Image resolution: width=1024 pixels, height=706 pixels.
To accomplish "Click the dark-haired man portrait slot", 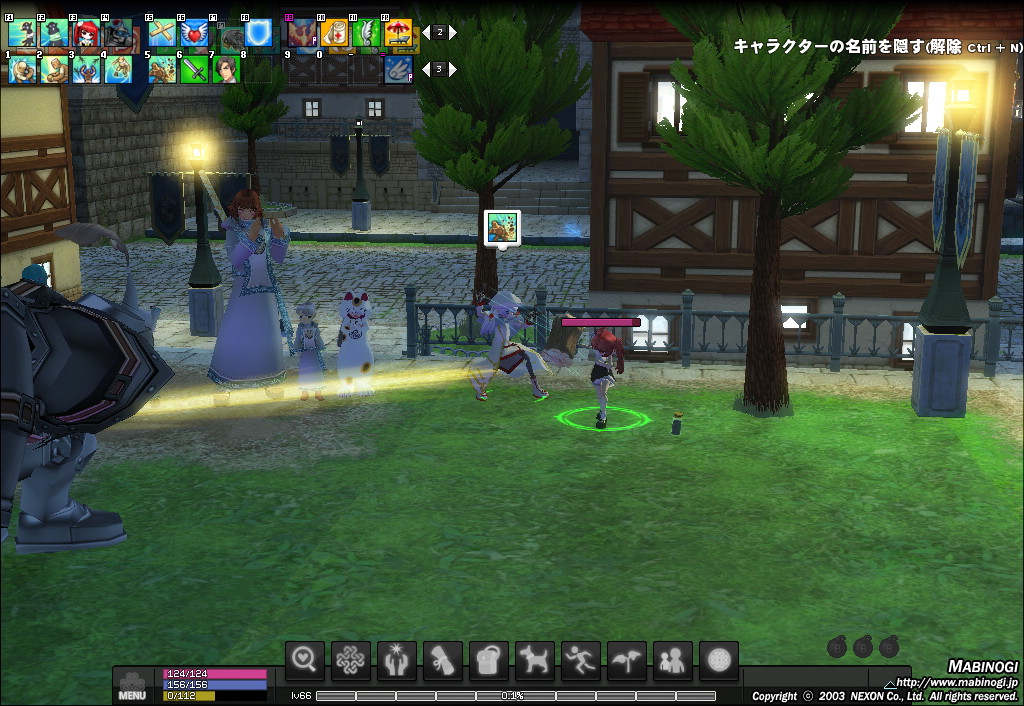I will click(x=227, y=69).
